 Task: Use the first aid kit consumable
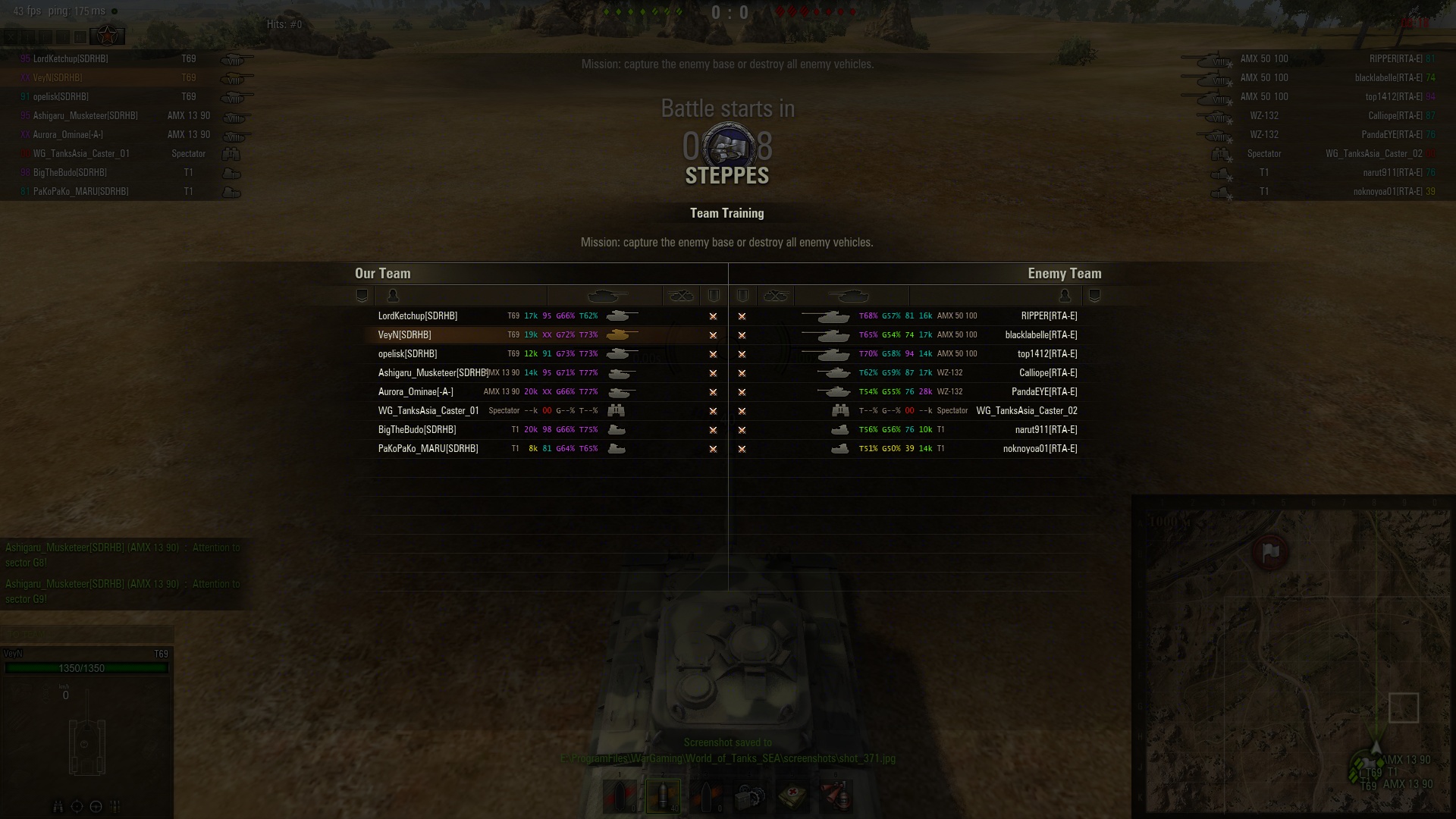793,796
